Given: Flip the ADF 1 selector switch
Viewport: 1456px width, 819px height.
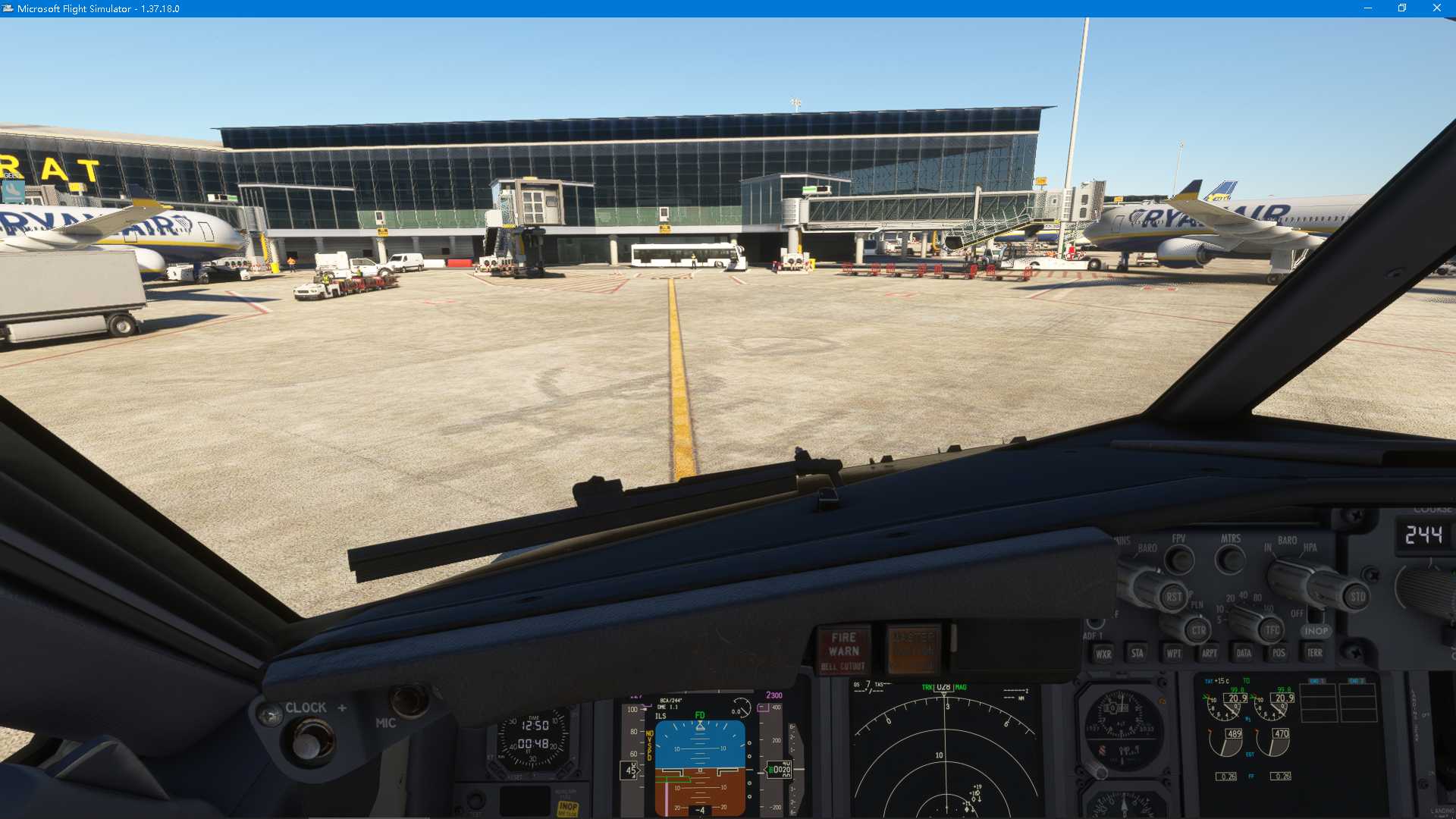Looking at the screenshot, I should point(1094,622).
